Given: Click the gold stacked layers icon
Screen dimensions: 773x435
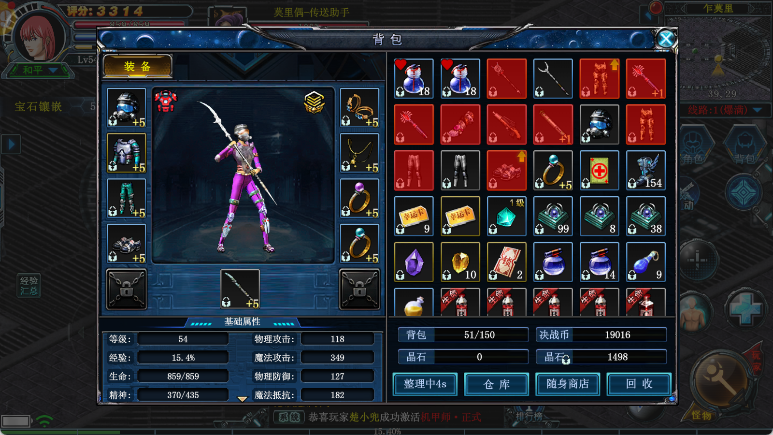Looking at the screenshot, I should tap(316, 102).
